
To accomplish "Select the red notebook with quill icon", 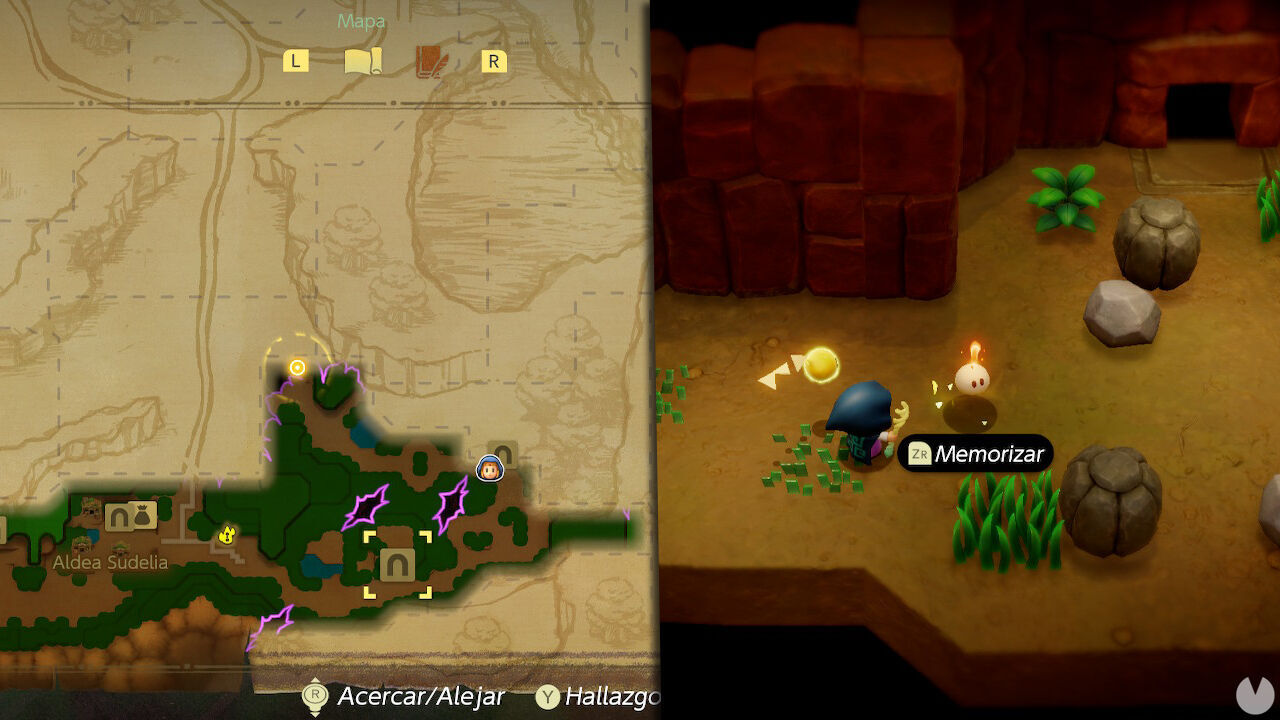I will [429, 60].
